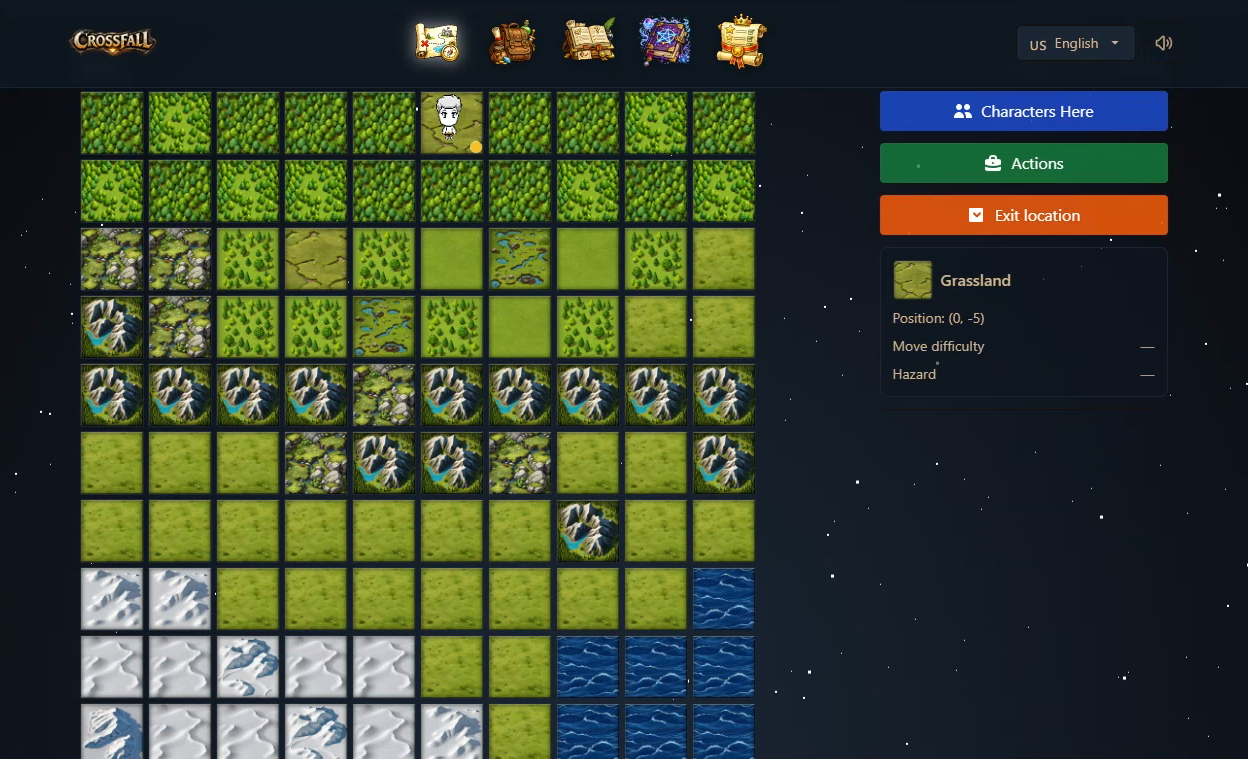
Task: Select the tile with the white-haired character
Action: point(452,123)
